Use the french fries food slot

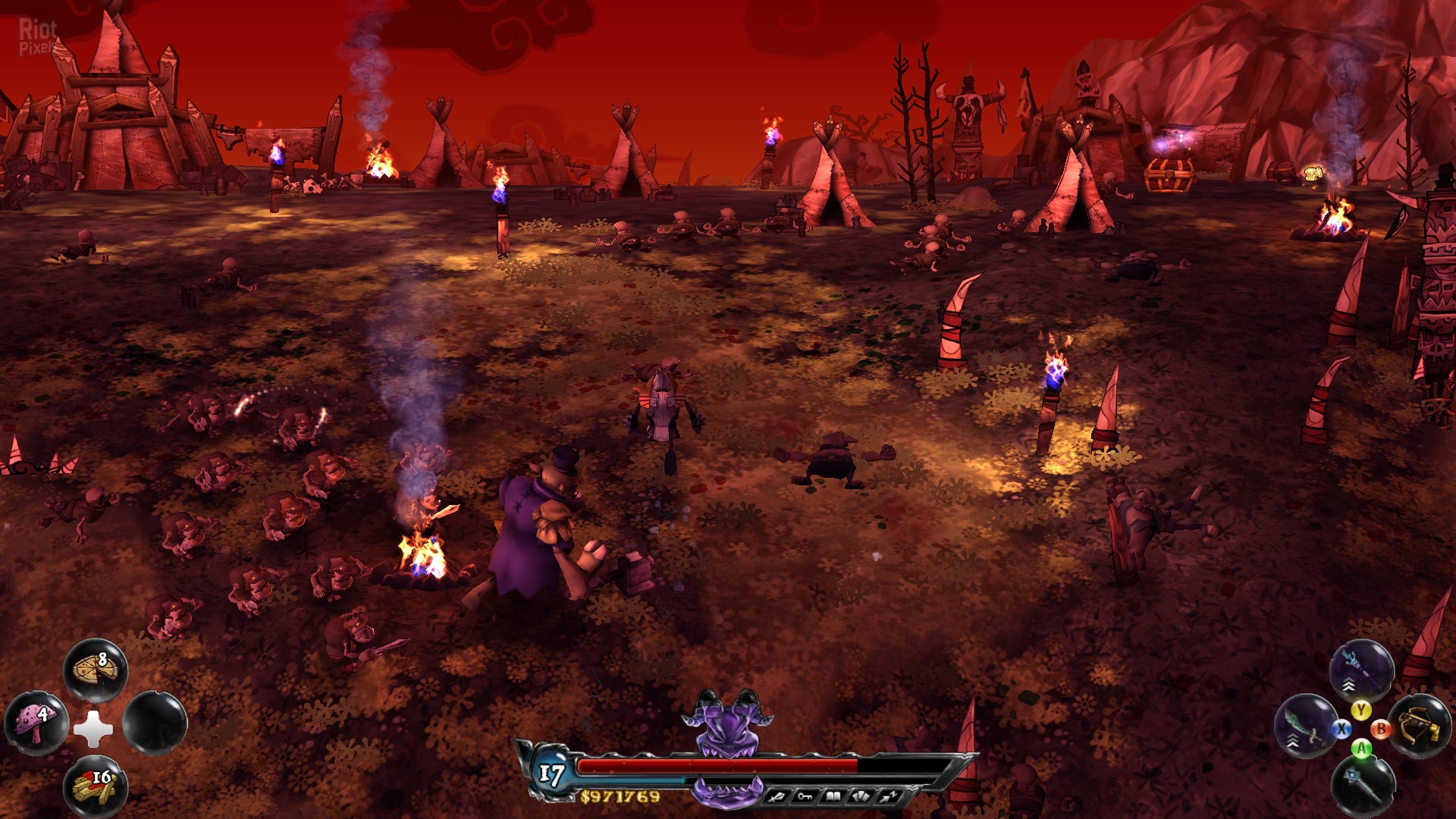coord(96,786)
